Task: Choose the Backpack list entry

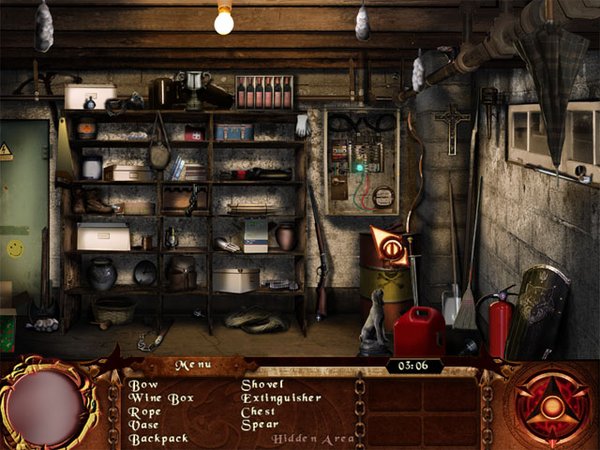Action: coord(158,438)
